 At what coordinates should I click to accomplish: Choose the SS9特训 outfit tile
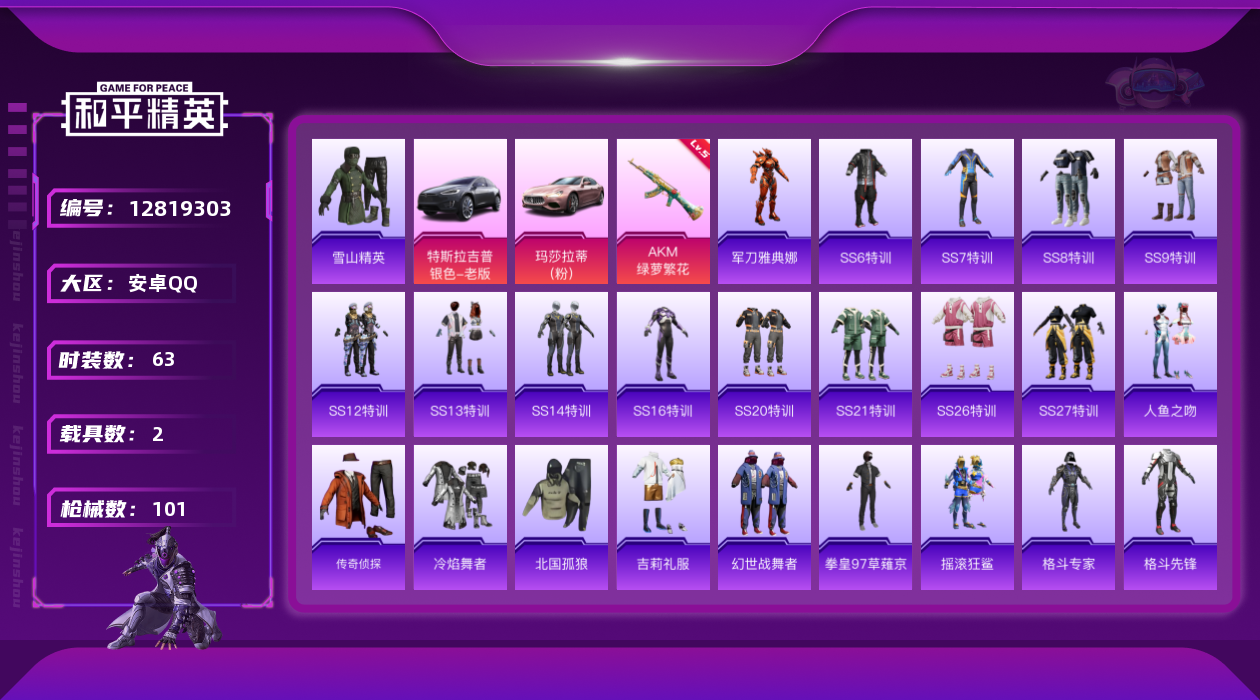tap(1170, 211)
